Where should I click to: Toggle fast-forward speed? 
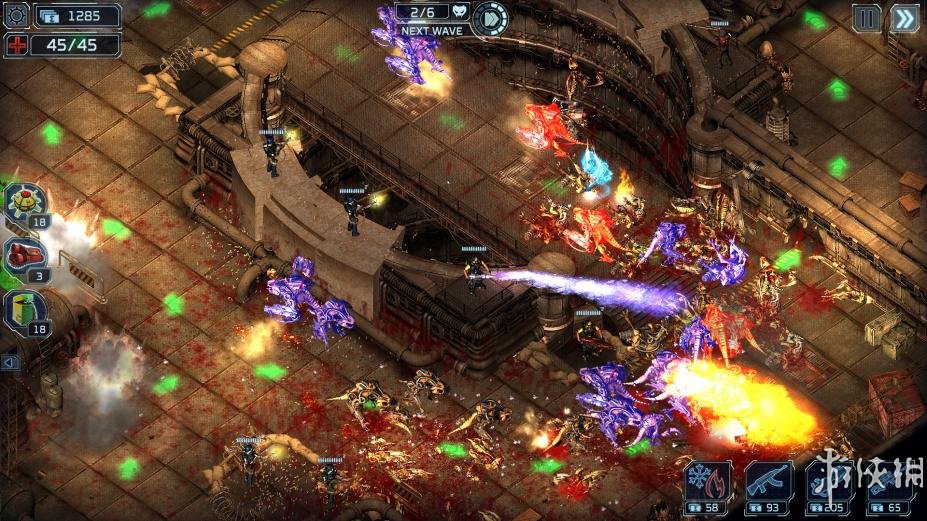click(x=904, y=18)
